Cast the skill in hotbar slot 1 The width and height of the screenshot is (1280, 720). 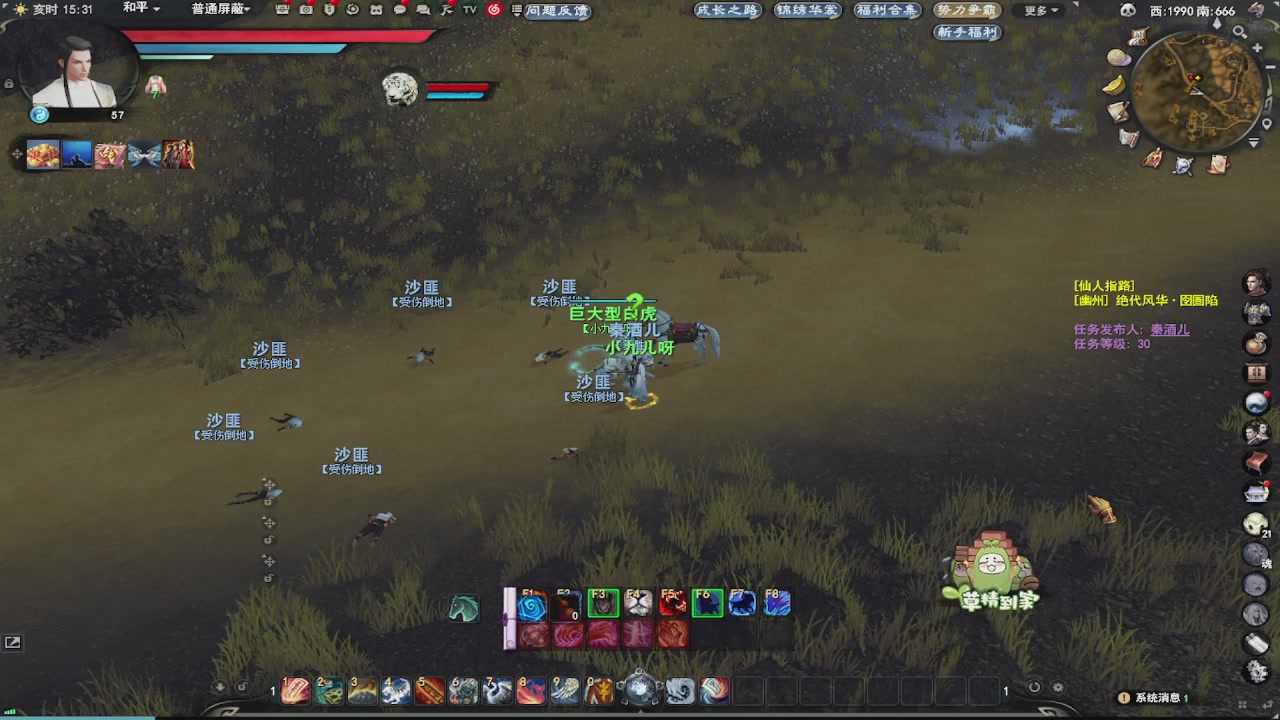point(295,690)
